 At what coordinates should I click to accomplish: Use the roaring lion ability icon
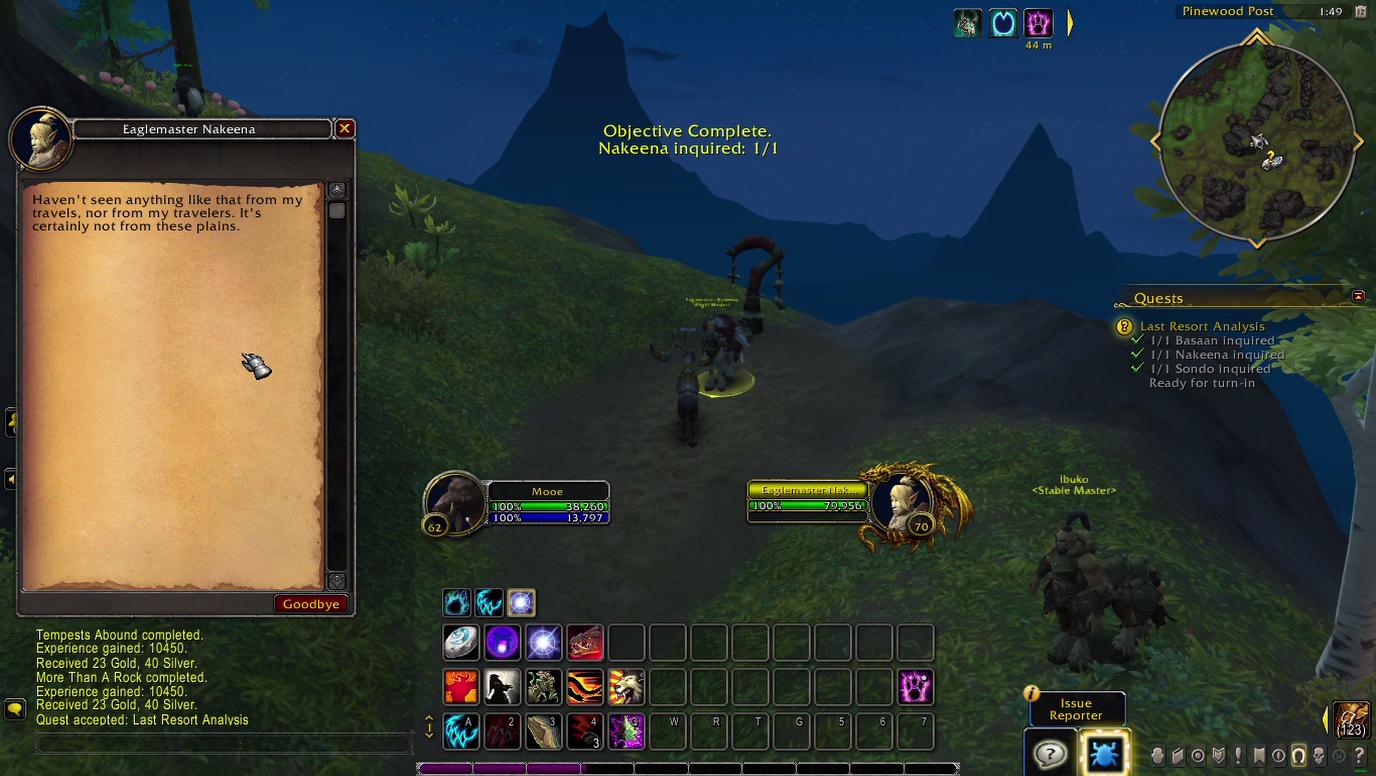coord(626,687)
